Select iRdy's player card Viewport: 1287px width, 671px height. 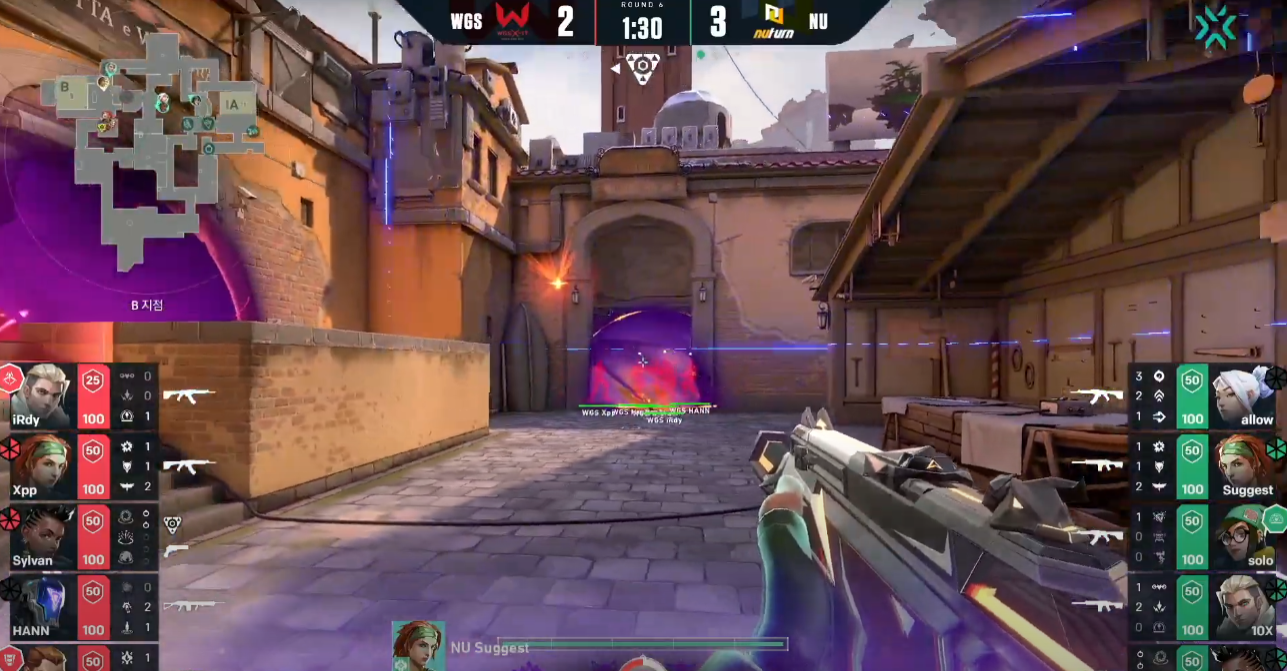pyautogui.click(x=80, y=396)
